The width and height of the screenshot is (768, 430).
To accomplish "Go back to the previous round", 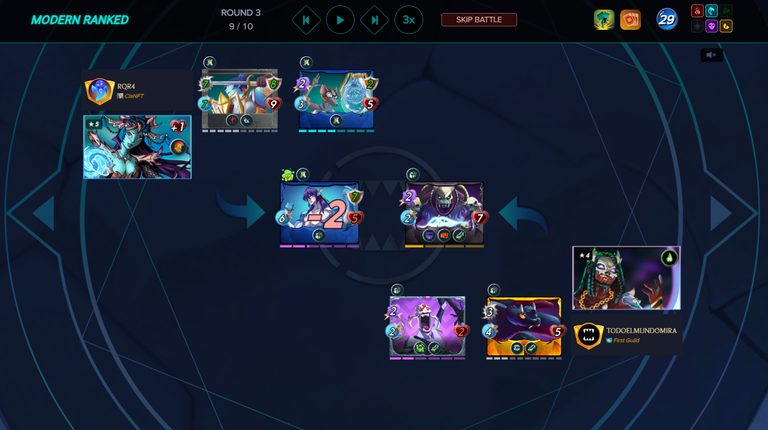I will 306,20.
